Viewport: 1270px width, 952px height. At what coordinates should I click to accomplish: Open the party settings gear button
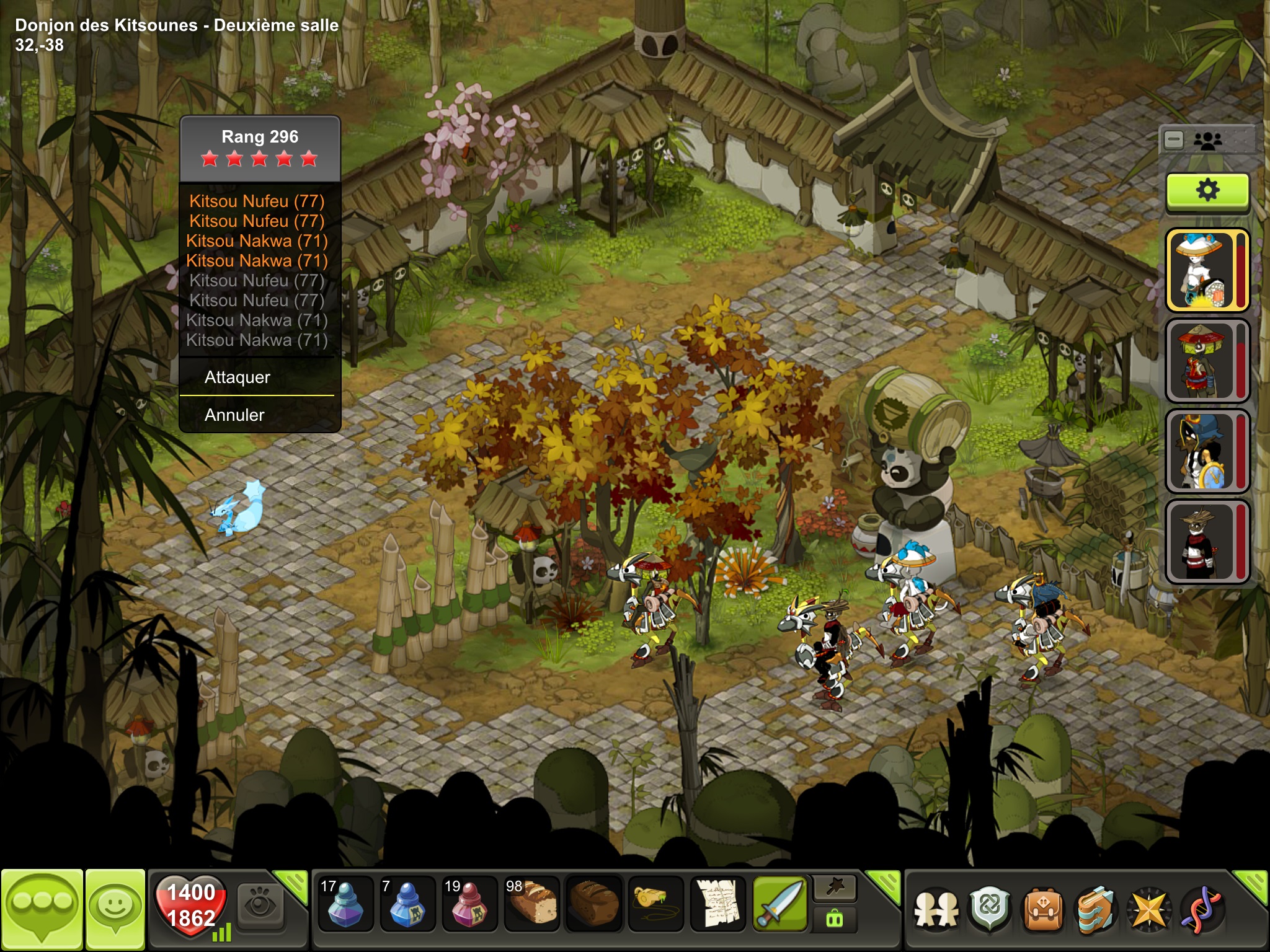point(1207,191)
